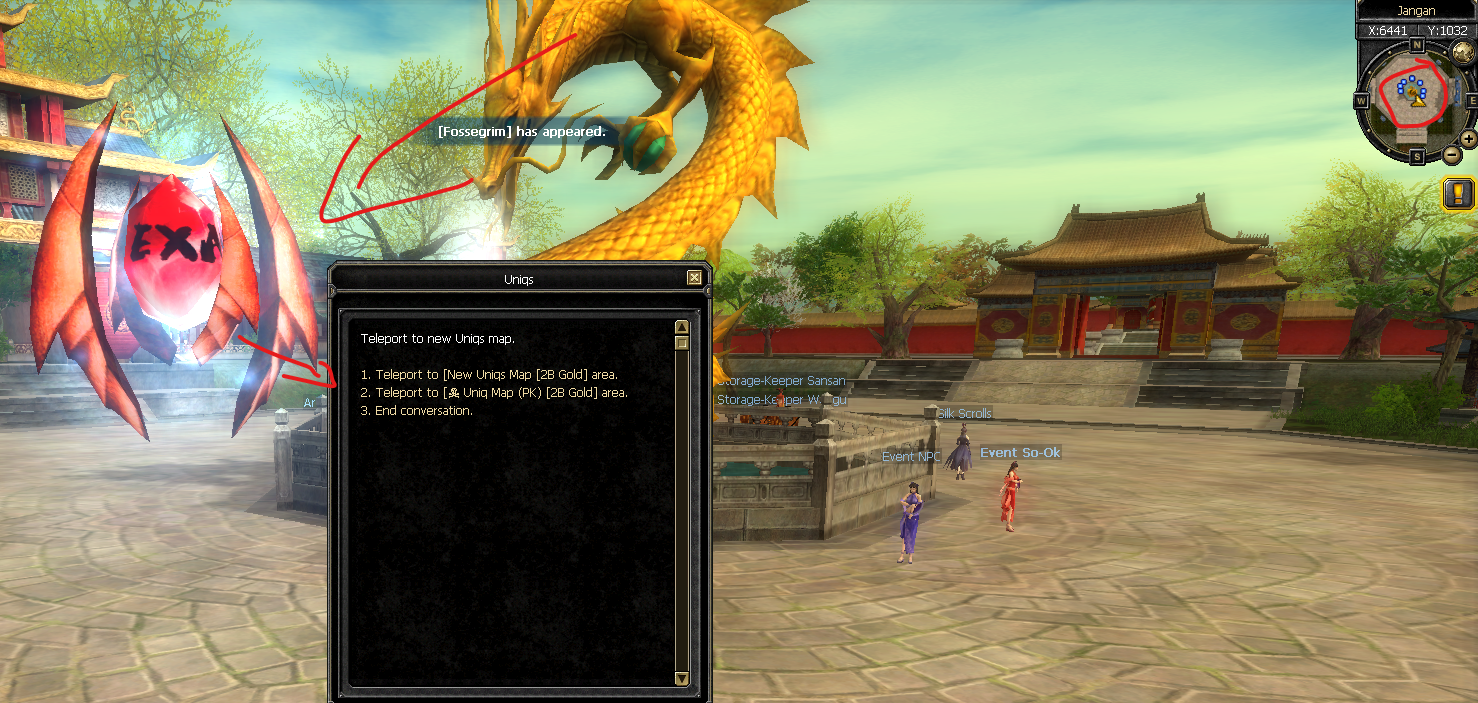This screenshot has height=703, width=1478.
Task: Click the dialog scrollbar's down arrow
Action: click(682, 679)
